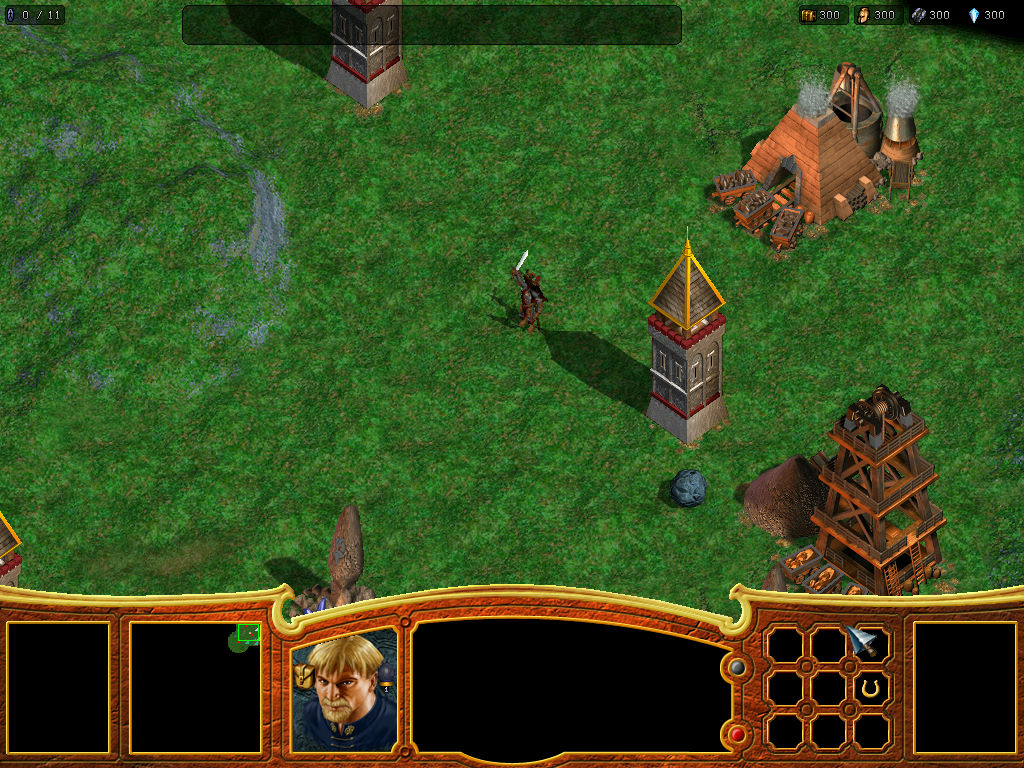This screenshot has height=768, width=1024.
Task: Click the red gem button
Action: click(738, 735)
